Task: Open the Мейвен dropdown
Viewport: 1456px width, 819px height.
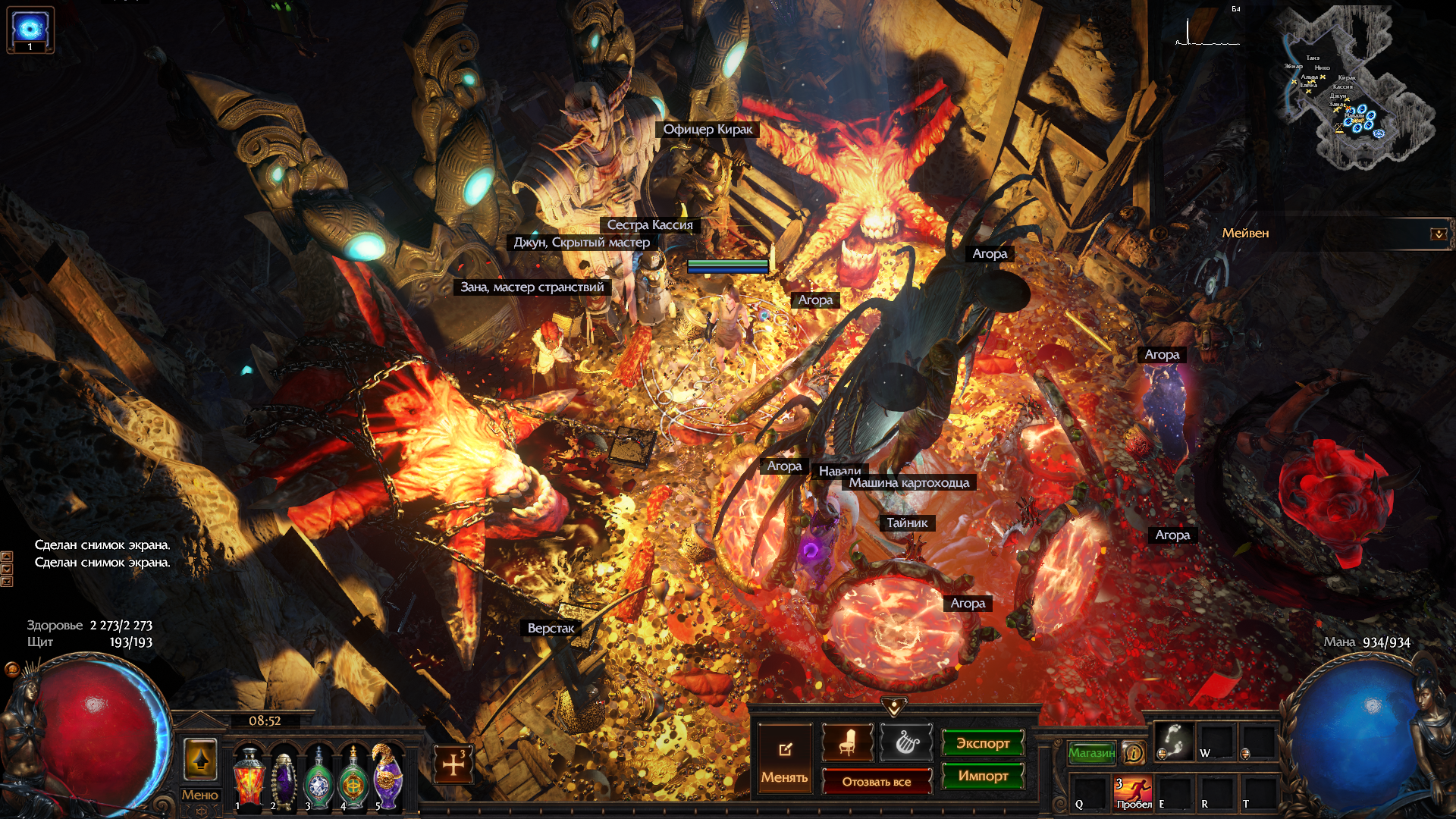Action: tap(1439, 234)
